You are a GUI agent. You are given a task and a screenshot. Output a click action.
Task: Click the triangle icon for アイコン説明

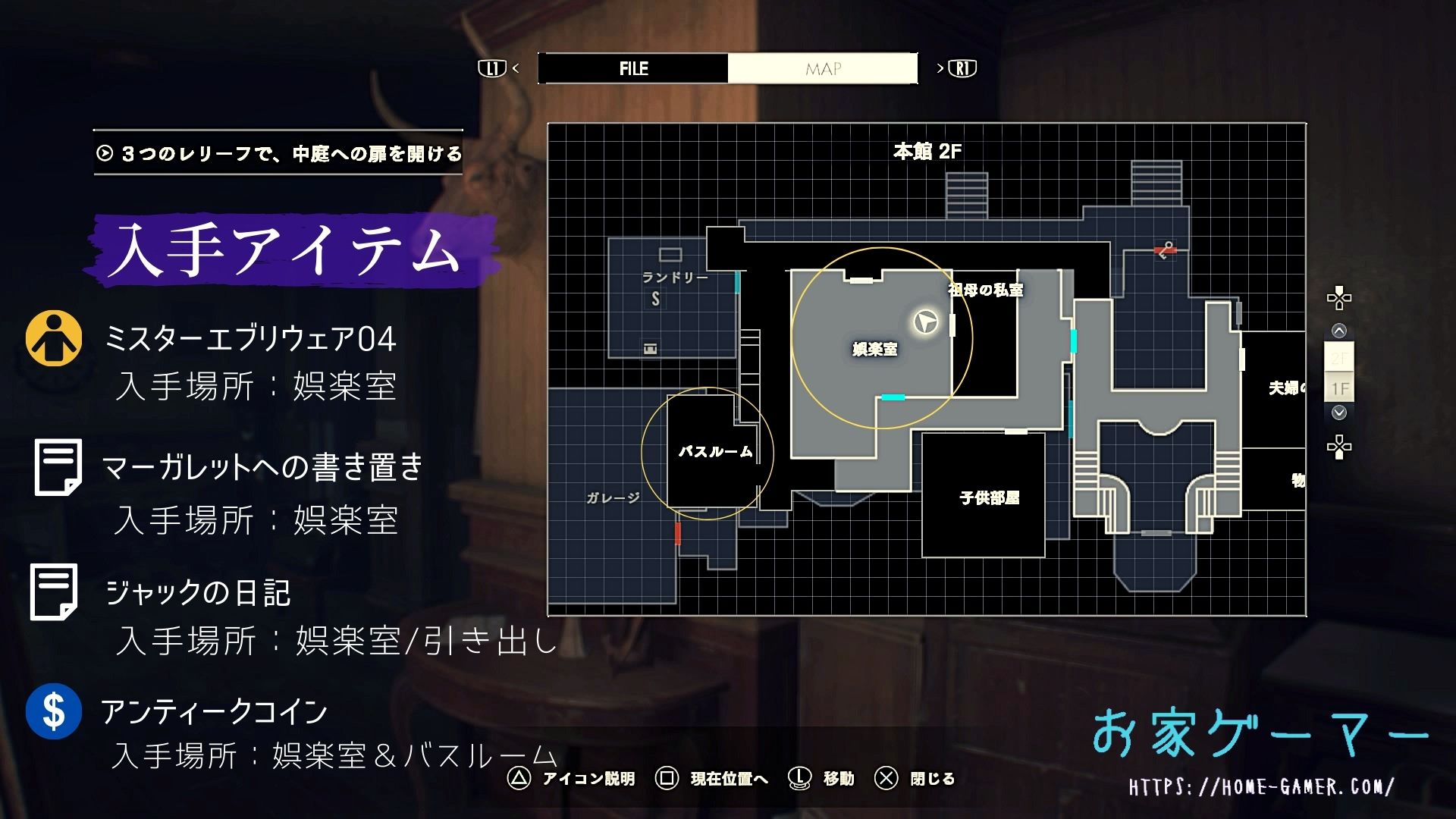click(519, 779)
